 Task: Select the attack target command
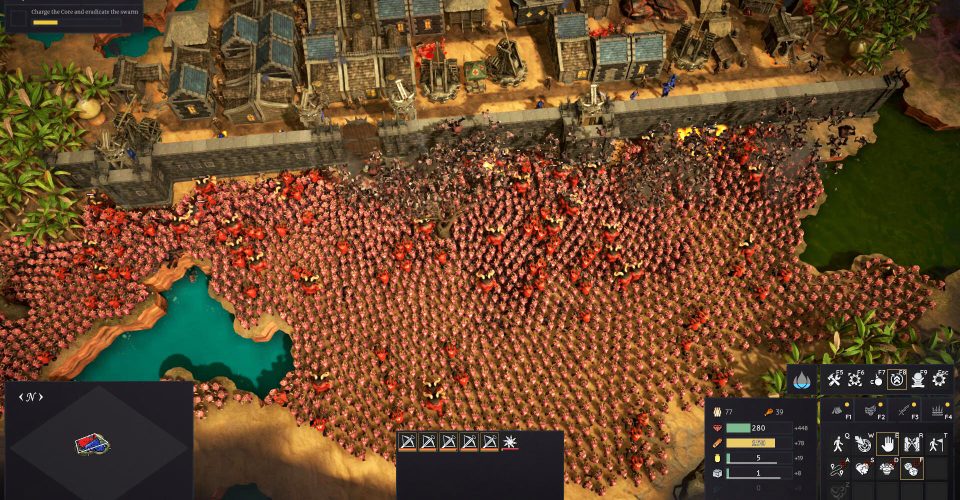click(863, 443)
